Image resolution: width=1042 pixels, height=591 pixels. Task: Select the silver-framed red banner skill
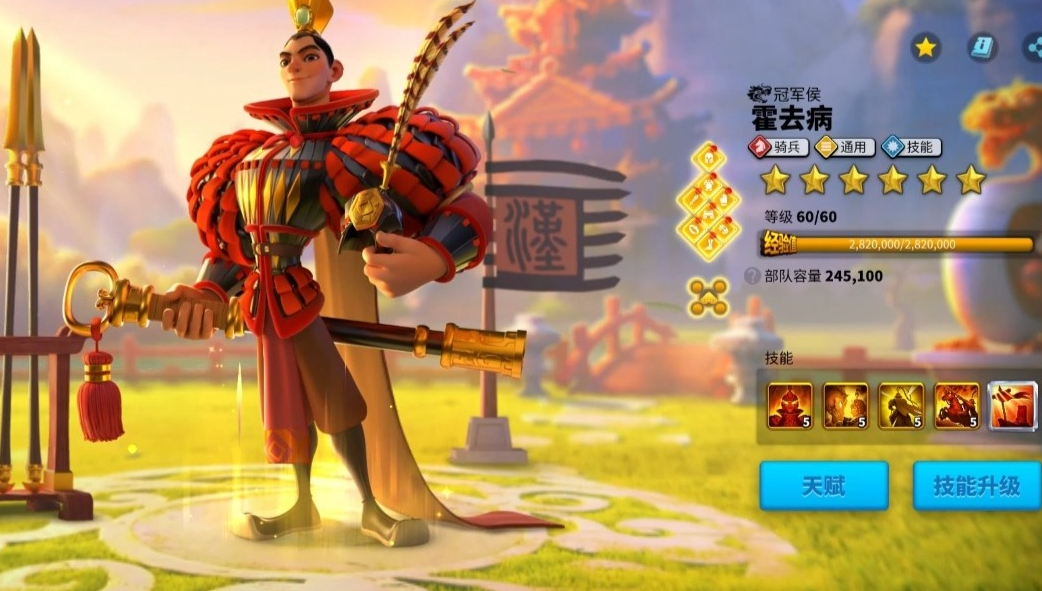[1012, 406]
